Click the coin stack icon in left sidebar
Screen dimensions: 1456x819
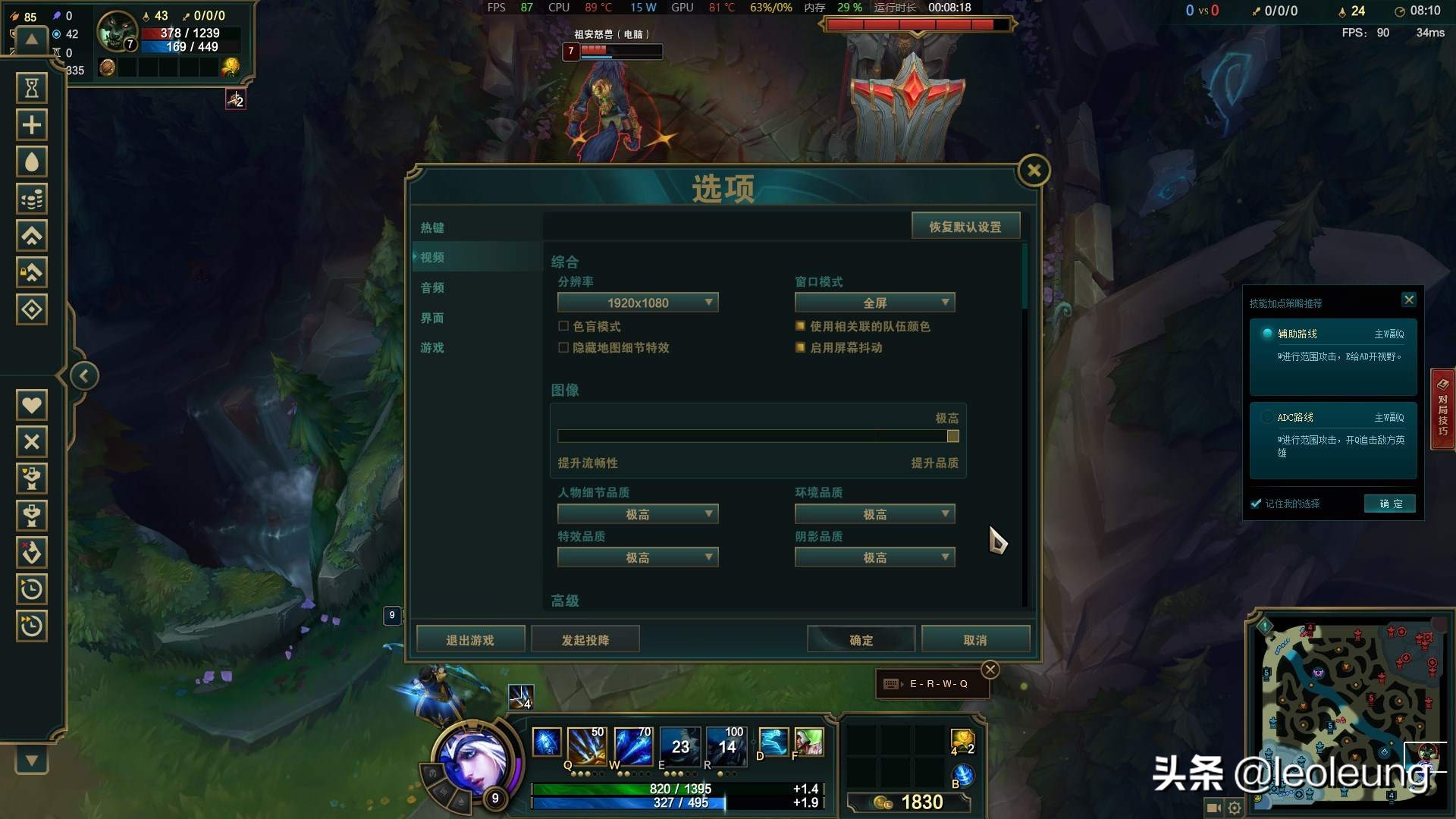tap(31, 199)
